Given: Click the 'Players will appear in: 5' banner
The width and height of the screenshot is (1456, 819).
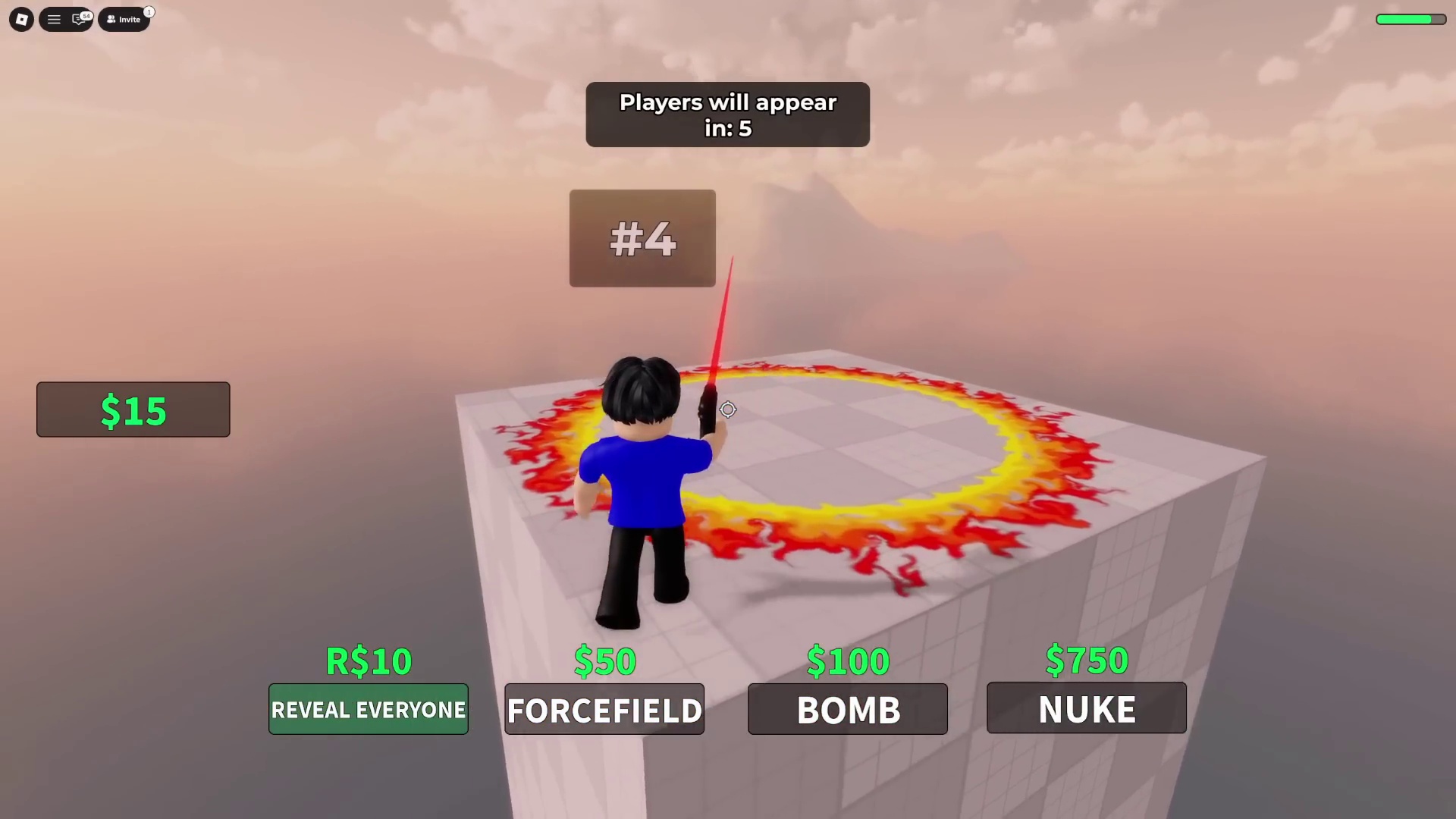Looking at the screenshot, I should pyautogui.click(x=727, y=115).
